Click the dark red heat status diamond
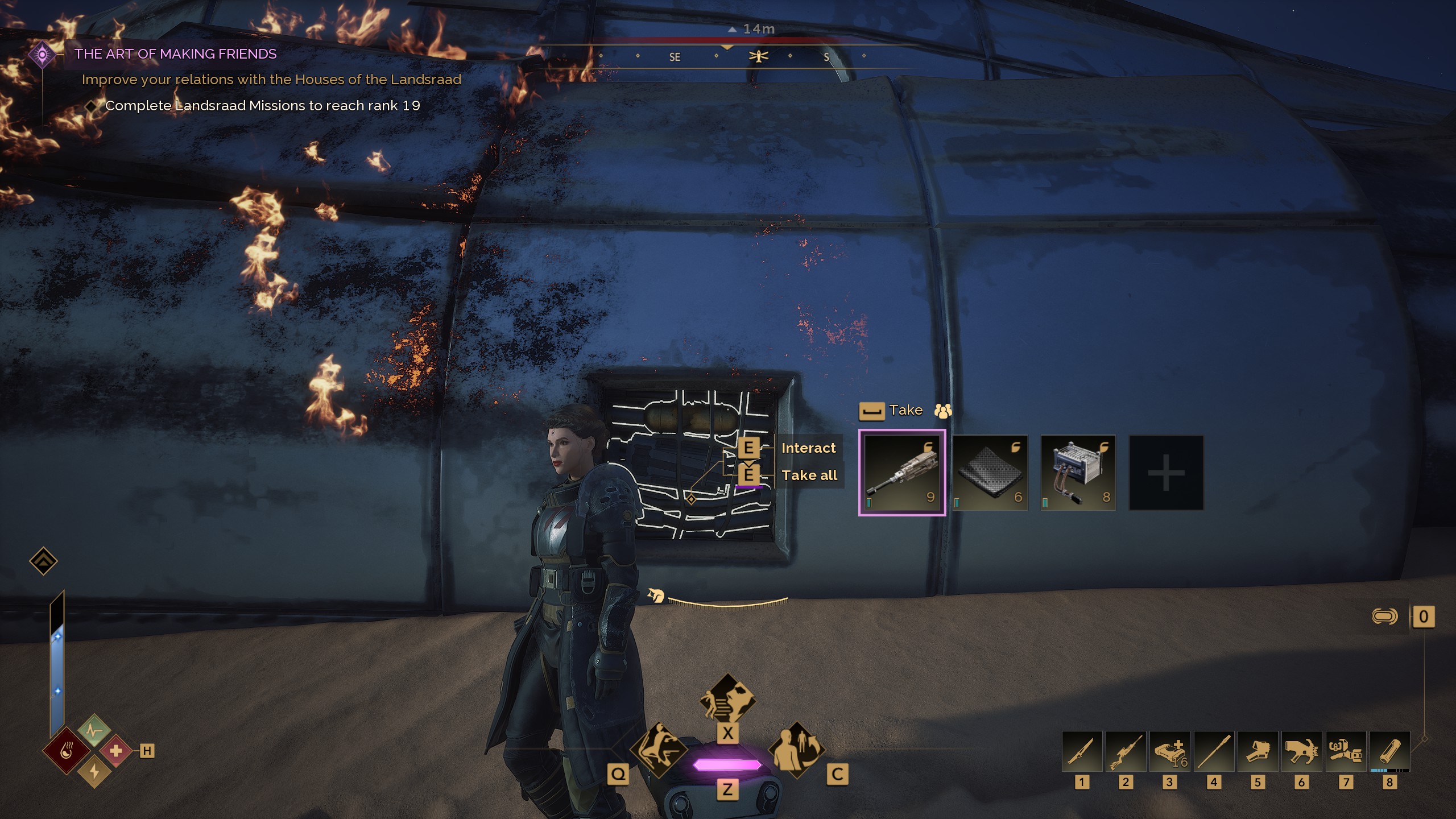This screenshot has width=1456, height=819. click(x=67, y=751)
